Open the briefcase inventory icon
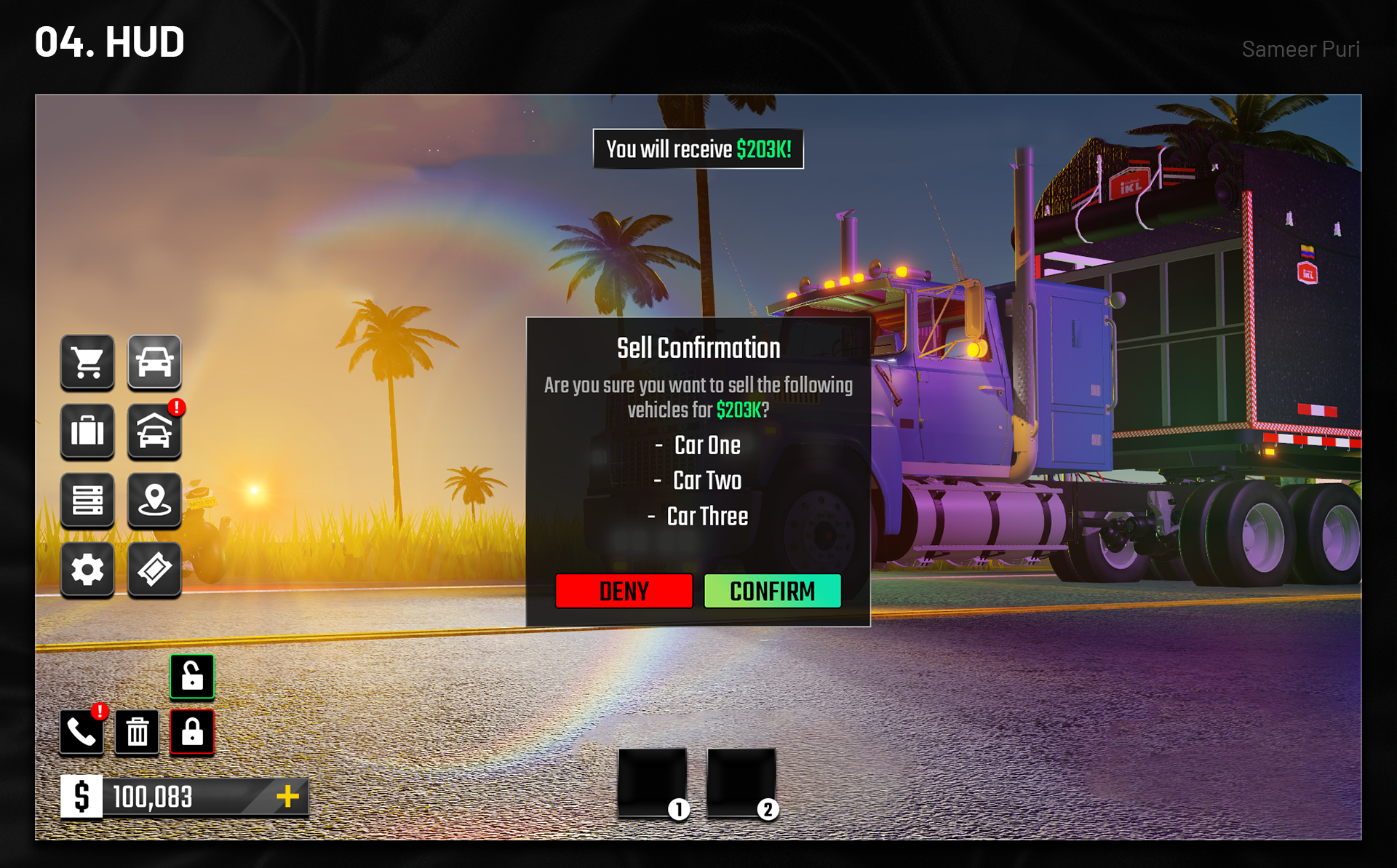Image resolution: width=1397 pixels, height=868 pixels. coord(87,431)
